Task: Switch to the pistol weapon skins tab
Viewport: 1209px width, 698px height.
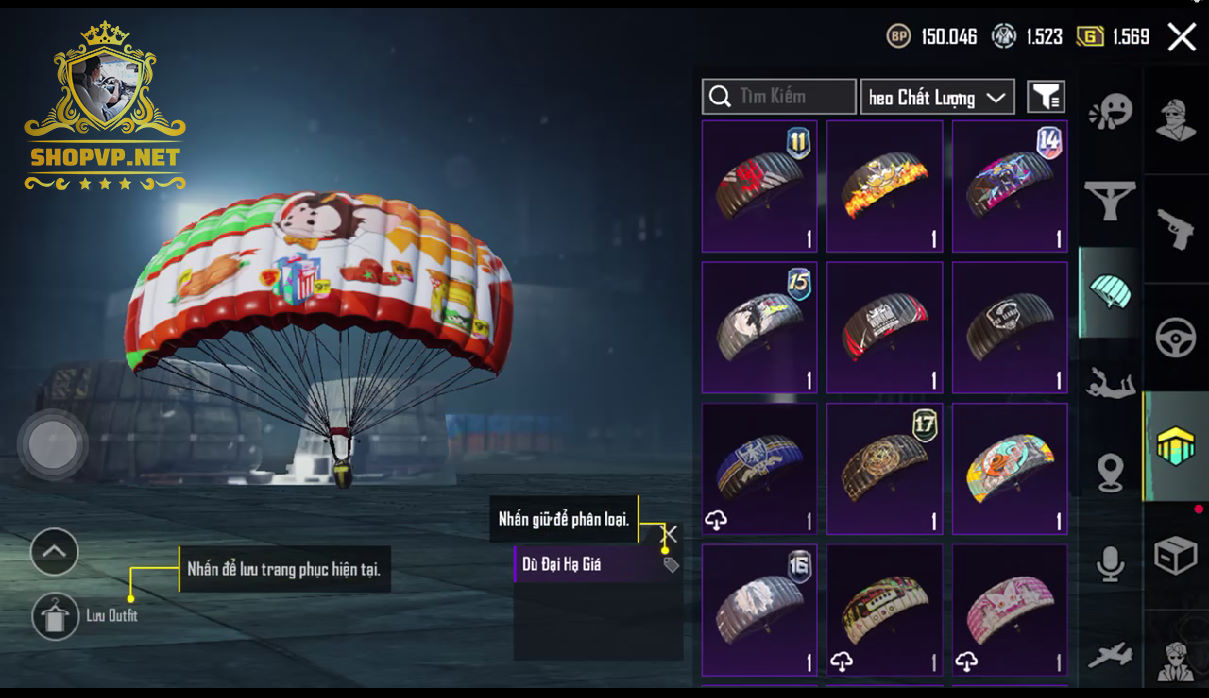Action: [x=1175, y=229]
